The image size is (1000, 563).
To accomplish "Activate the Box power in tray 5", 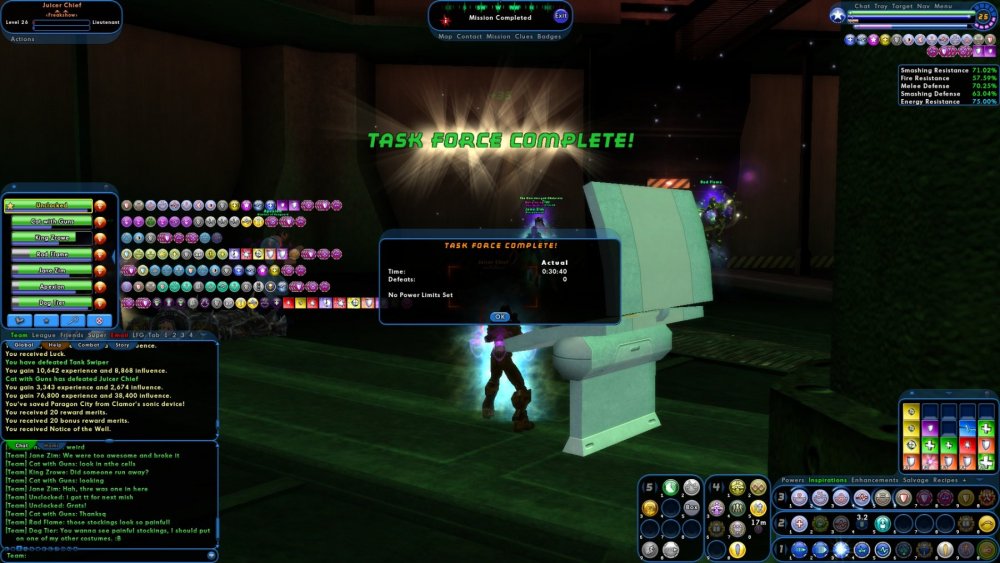I will click(691, 507).
